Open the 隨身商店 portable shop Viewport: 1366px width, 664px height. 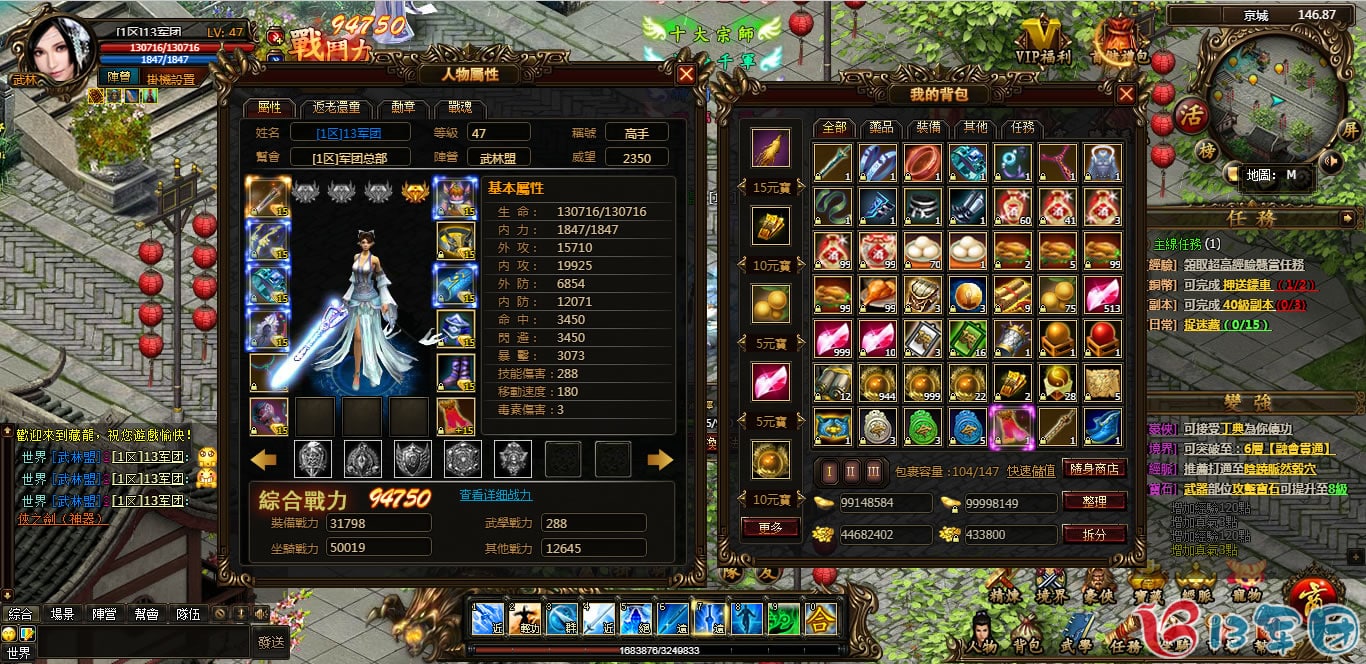[x=1094, y=469]
